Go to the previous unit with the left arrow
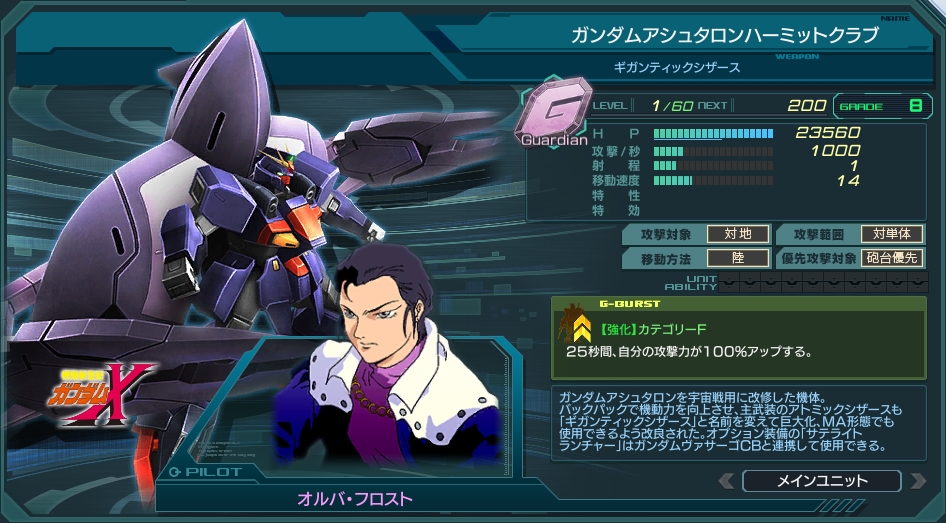946x523 pixels. [x=728, y=481]
